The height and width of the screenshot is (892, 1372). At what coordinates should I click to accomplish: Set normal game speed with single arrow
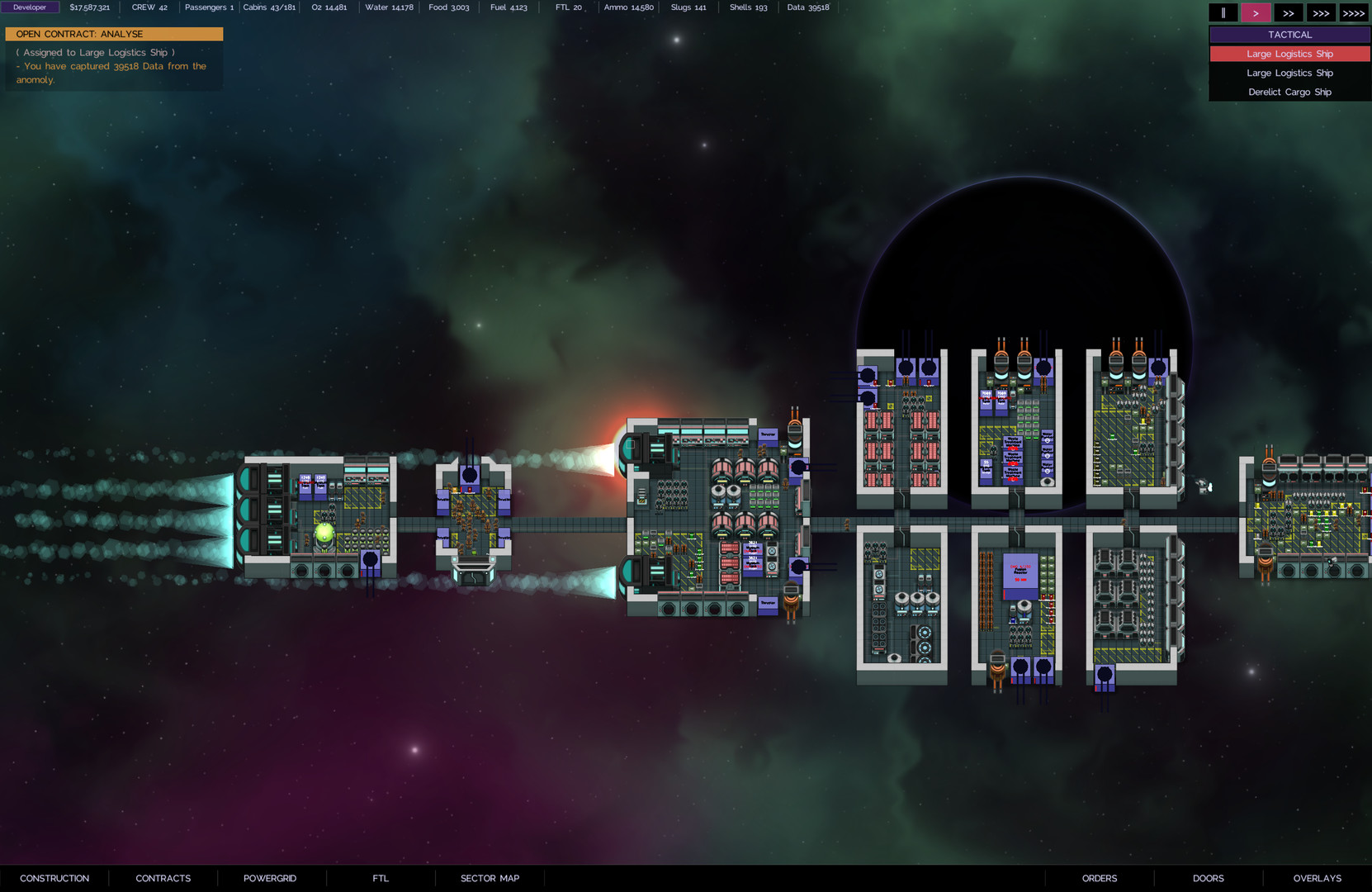(x=1256, y=12)
